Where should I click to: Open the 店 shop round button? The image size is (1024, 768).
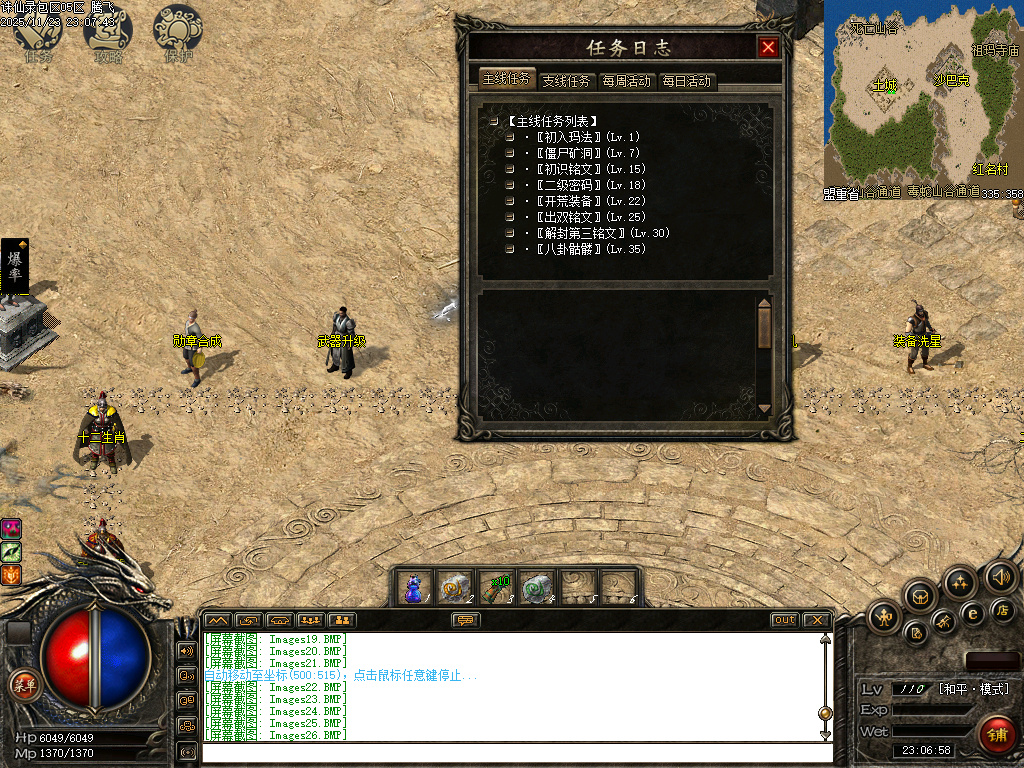point(1001,610)
